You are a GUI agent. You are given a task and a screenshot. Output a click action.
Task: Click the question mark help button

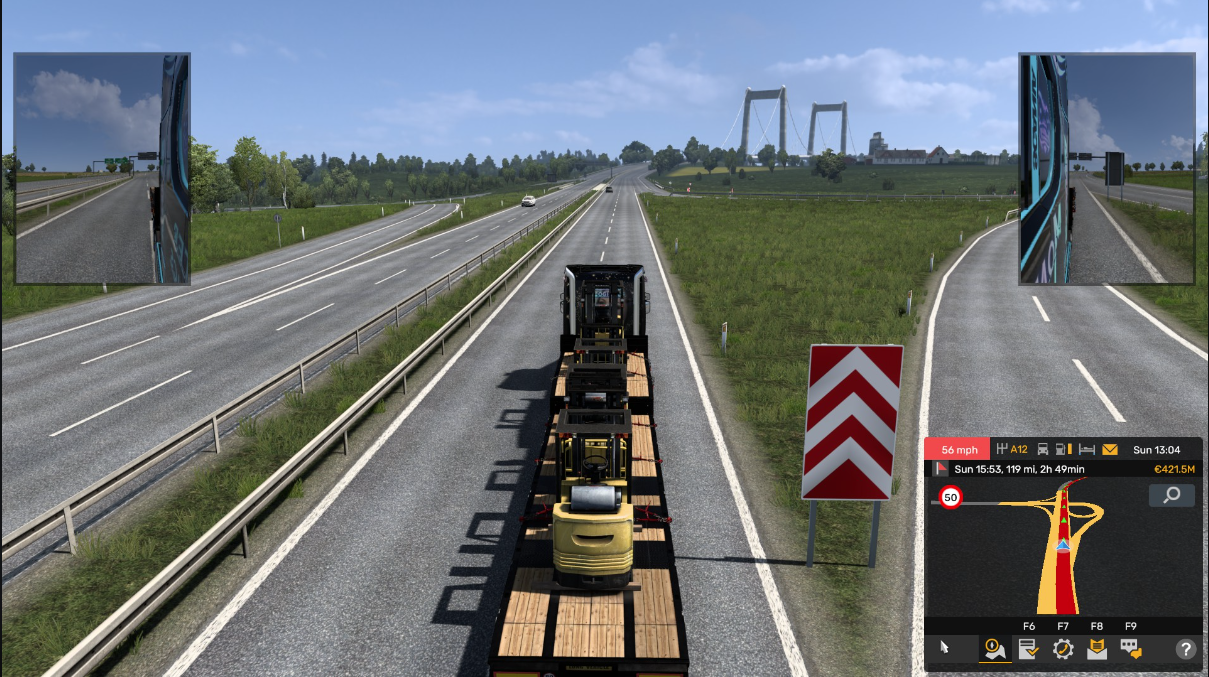pos(1186,649)
